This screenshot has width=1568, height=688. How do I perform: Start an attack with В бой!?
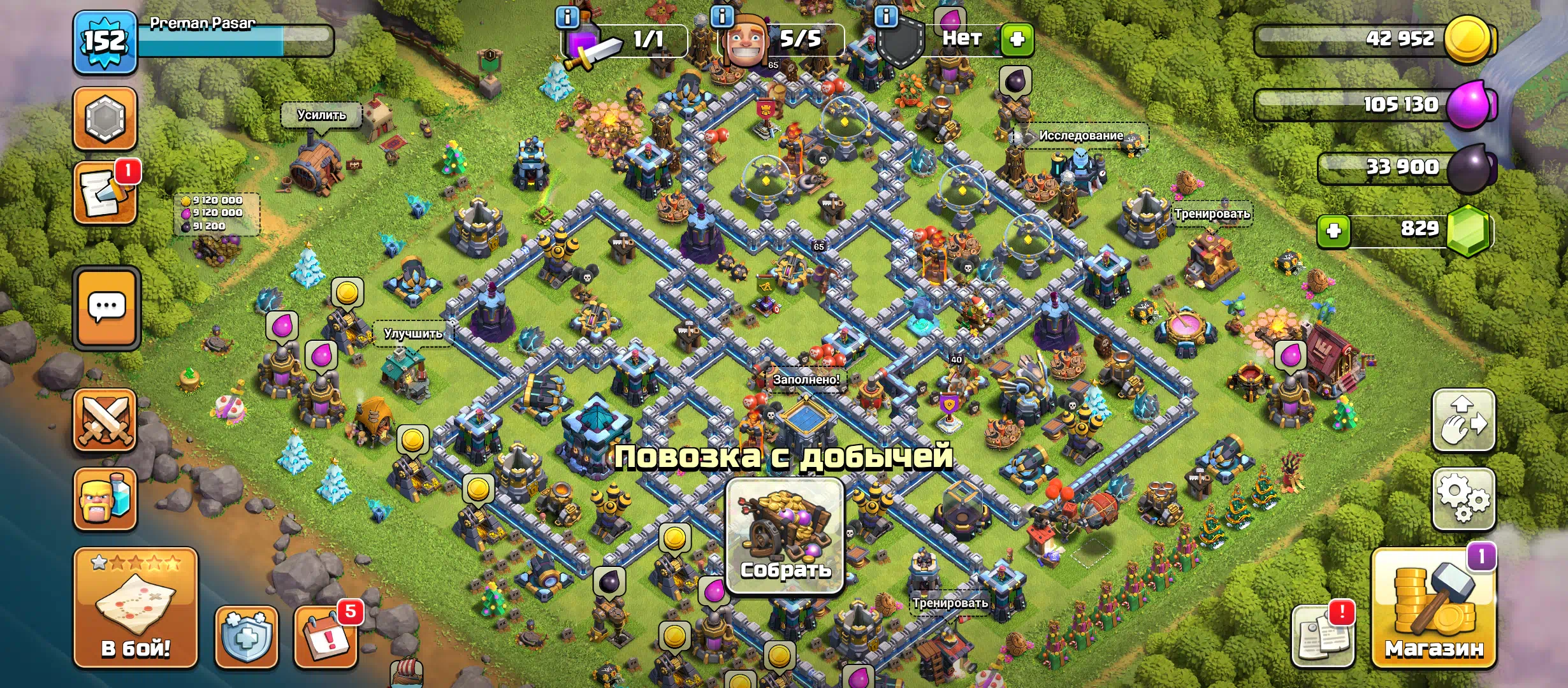136,608
